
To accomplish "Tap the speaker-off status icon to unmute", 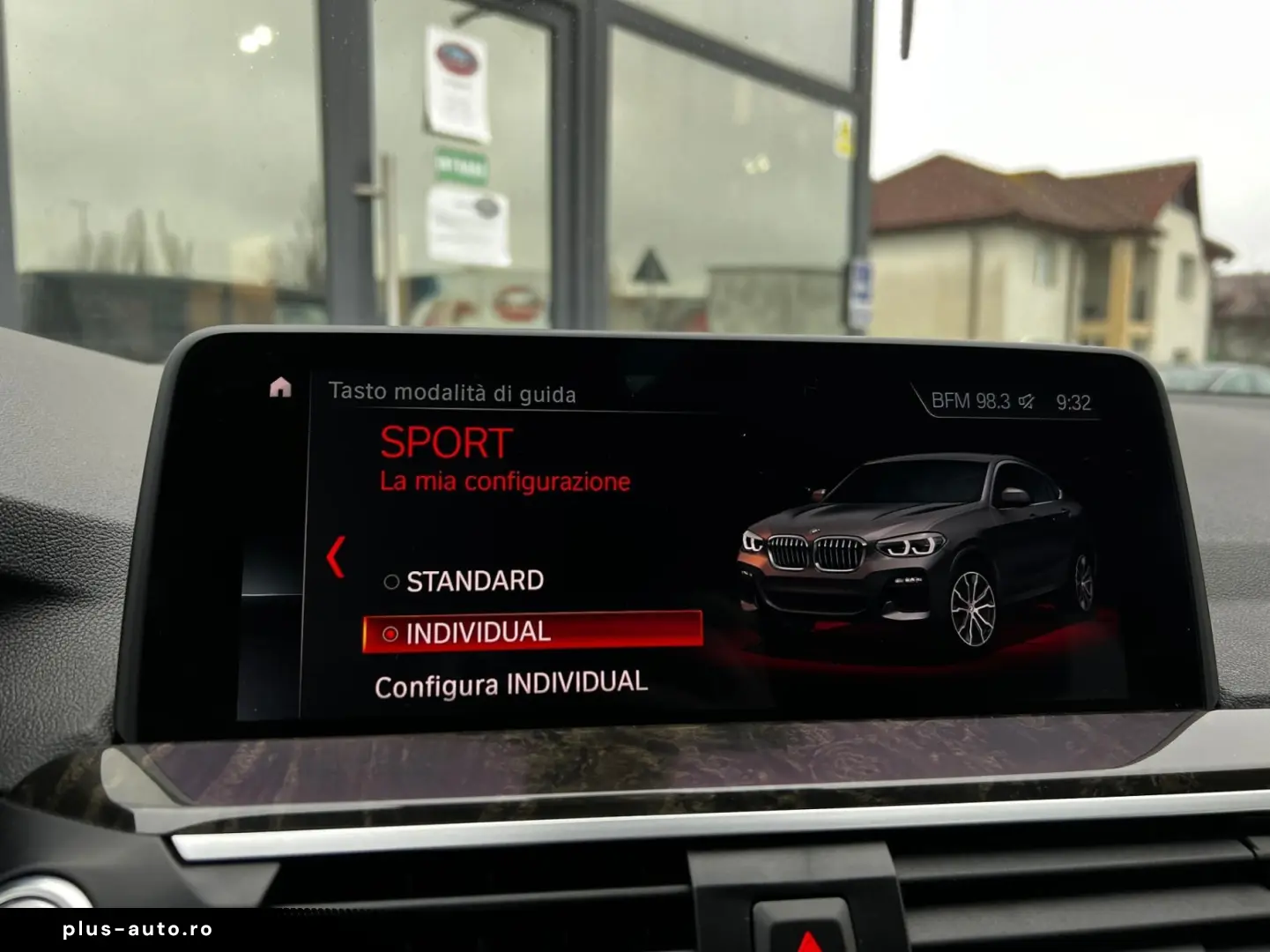I will pos(1026,398).
